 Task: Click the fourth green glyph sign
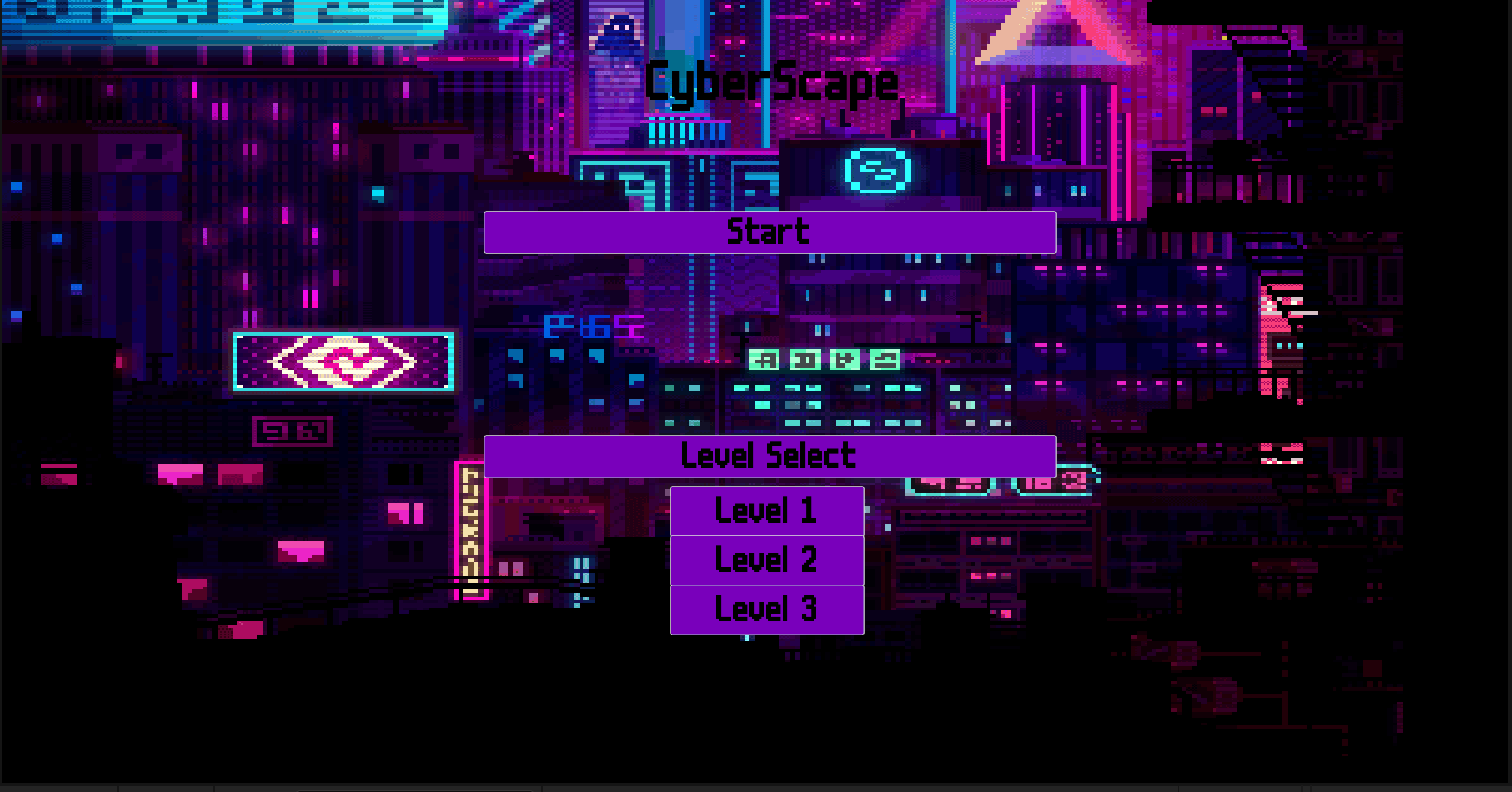coord(886,359)
